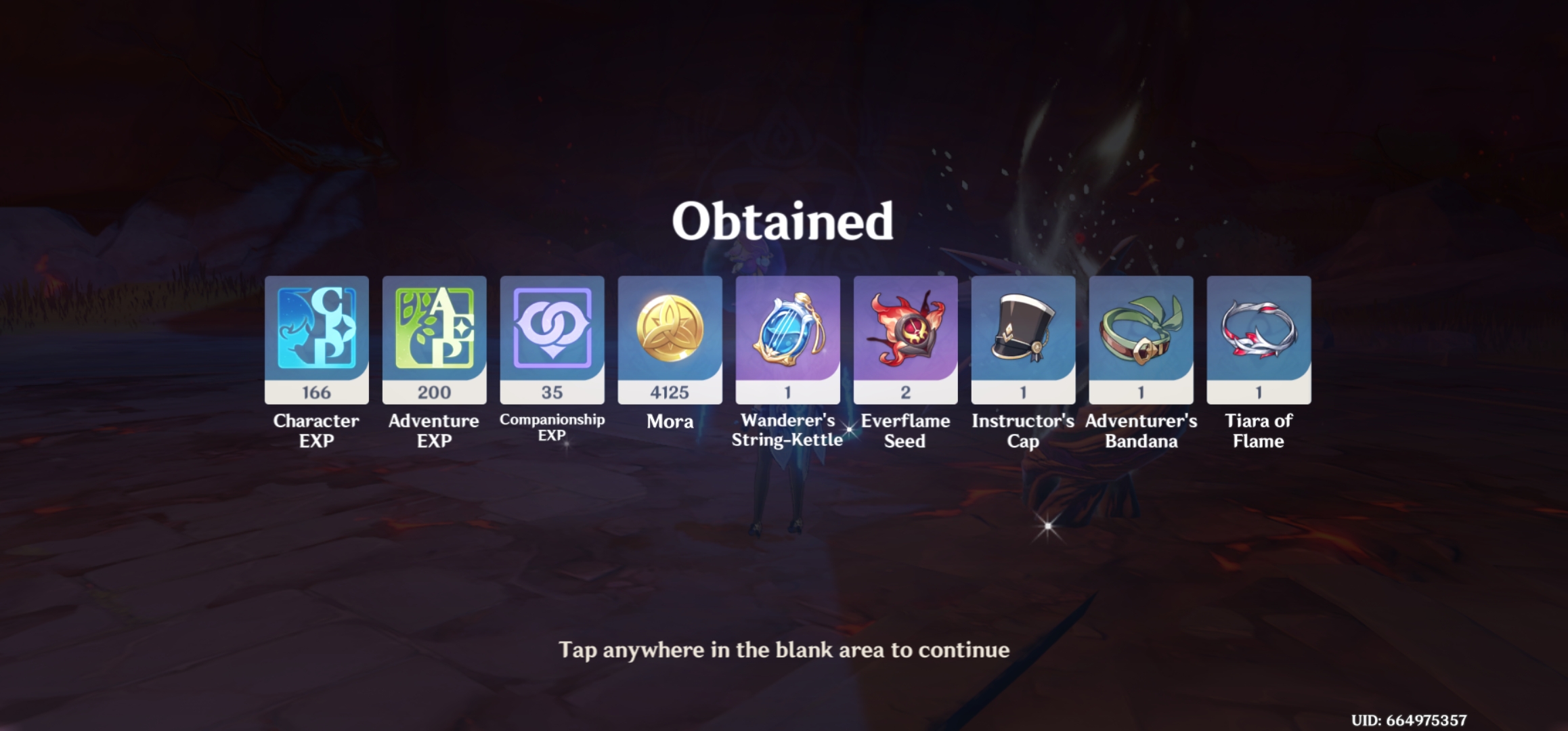Click the Mora quantity showing 4125
This screenshot has width=1568, height=731.
tap(669, 391)
